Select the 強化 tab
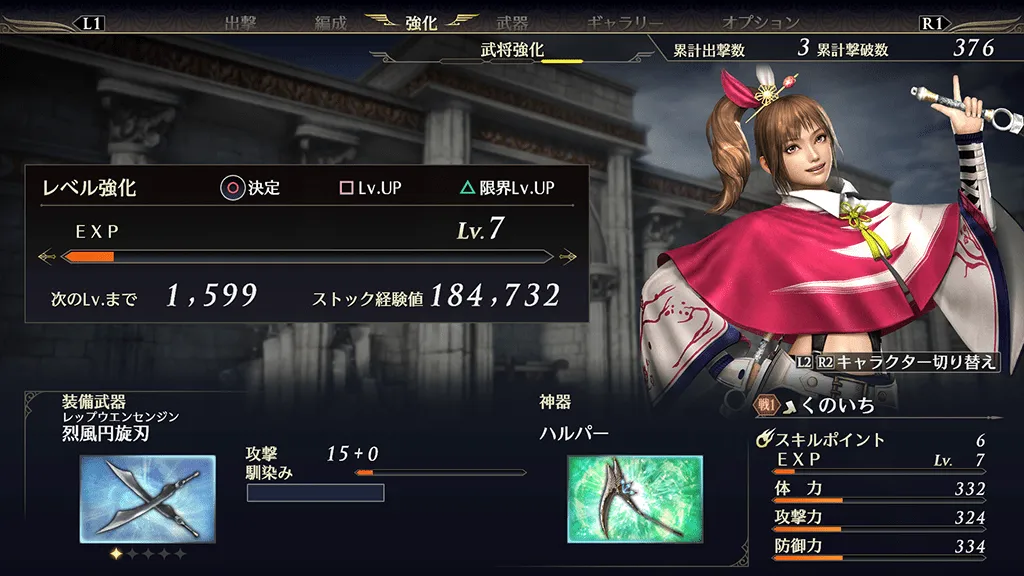Image resolution: width=1024 pixels, height=576 pixels. pyautogui.click(x=421, y=23)
